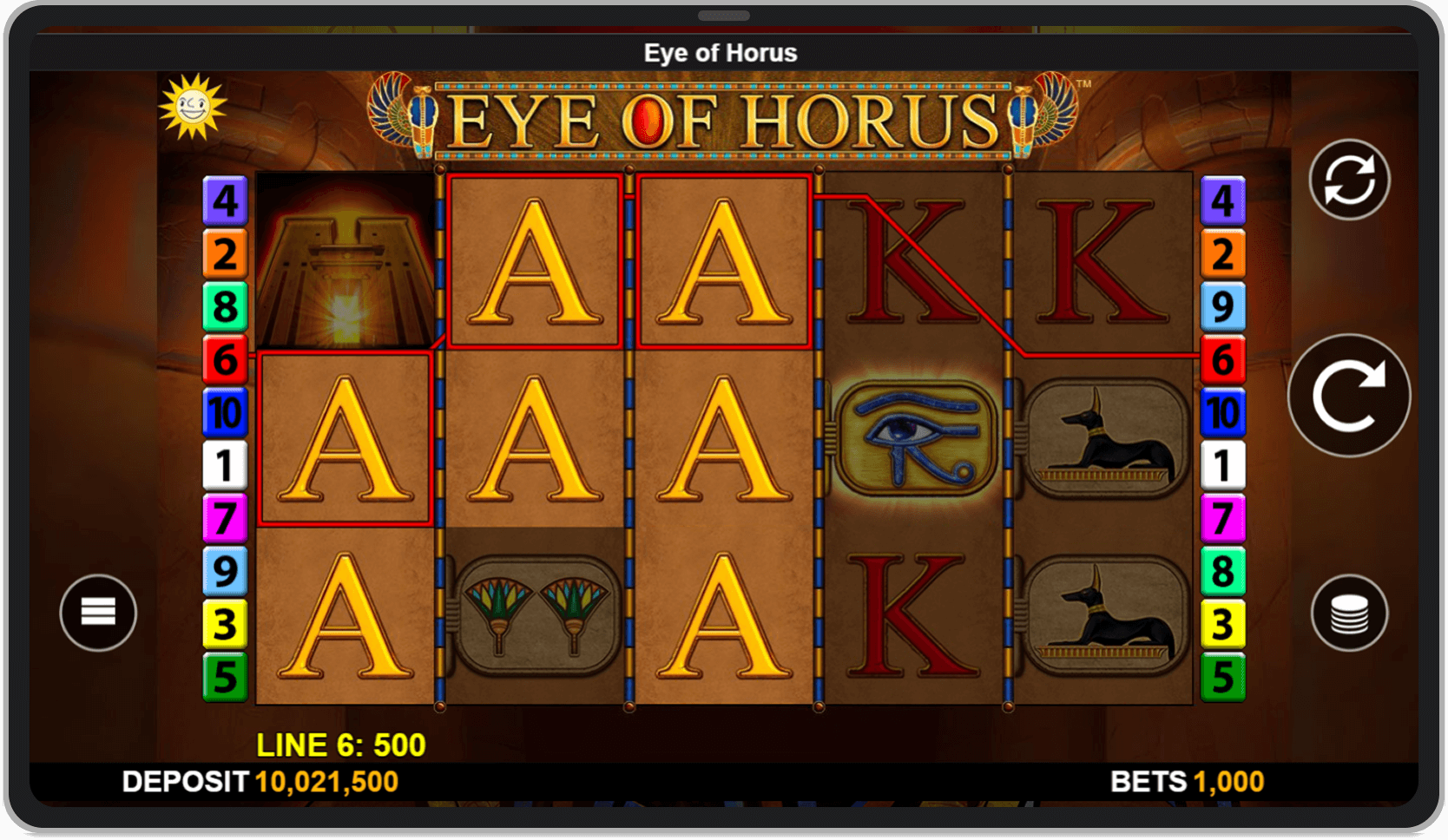Open stake settings via the coins icon
The height and width of the screenshot is (840, 1448).
(1351, 613)
